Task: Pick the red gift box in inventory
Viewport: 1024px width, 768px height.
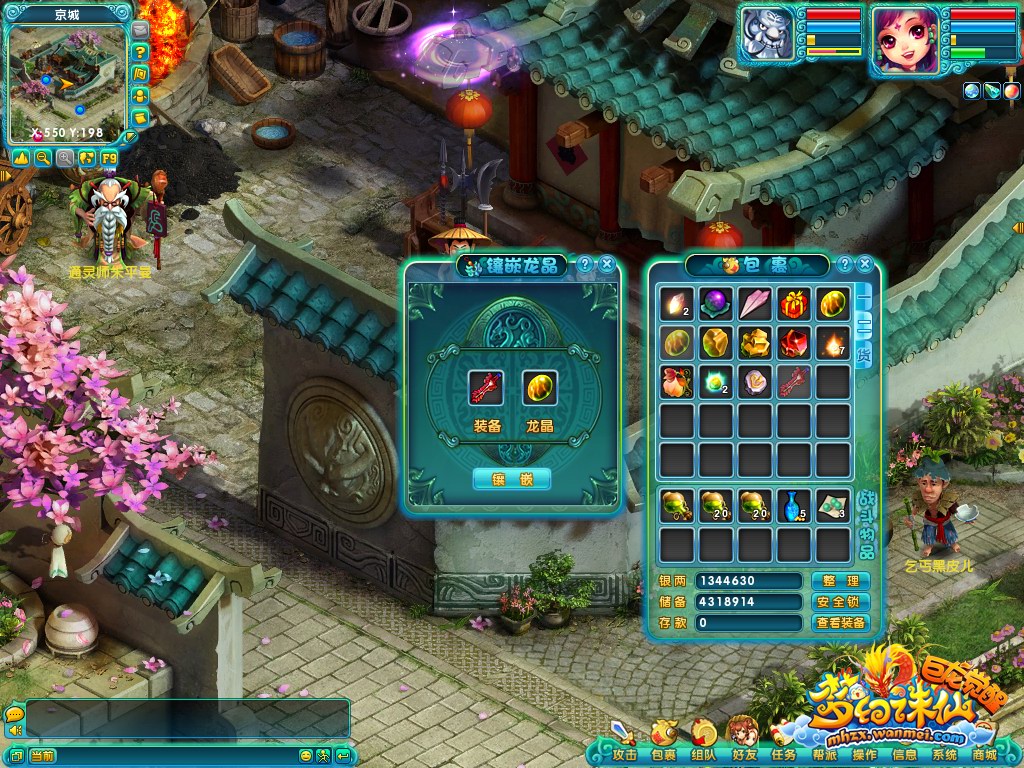Action: [794, 303]
